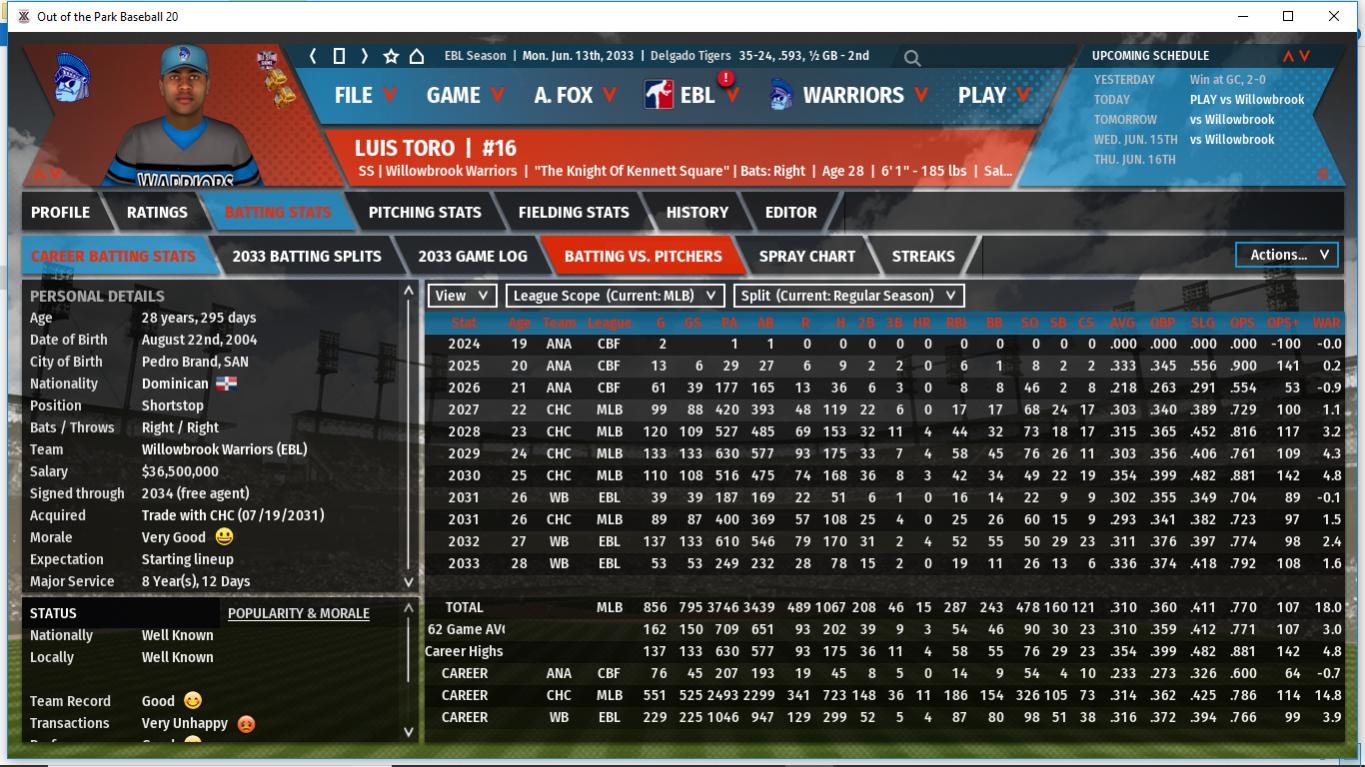Screen dimensions: 1365x767
Task: Open the League Scope dropdown
Action: [615, 295]
